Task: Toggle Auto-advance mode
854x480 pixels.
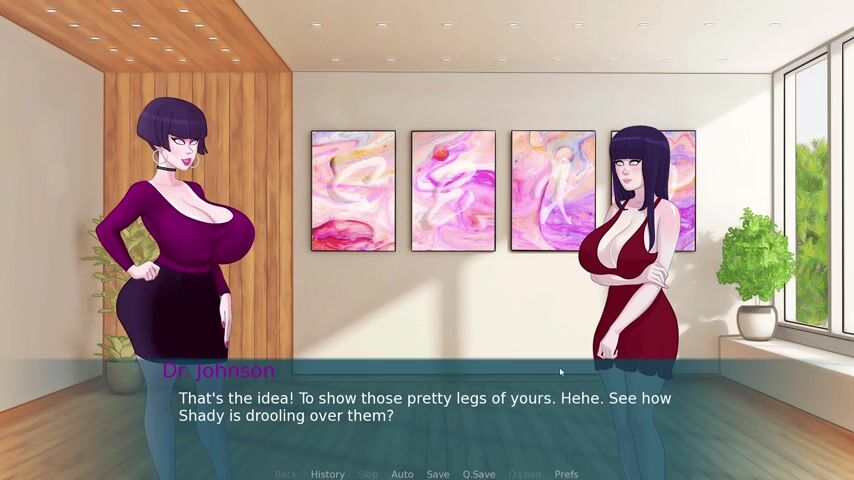Action: 402,474
